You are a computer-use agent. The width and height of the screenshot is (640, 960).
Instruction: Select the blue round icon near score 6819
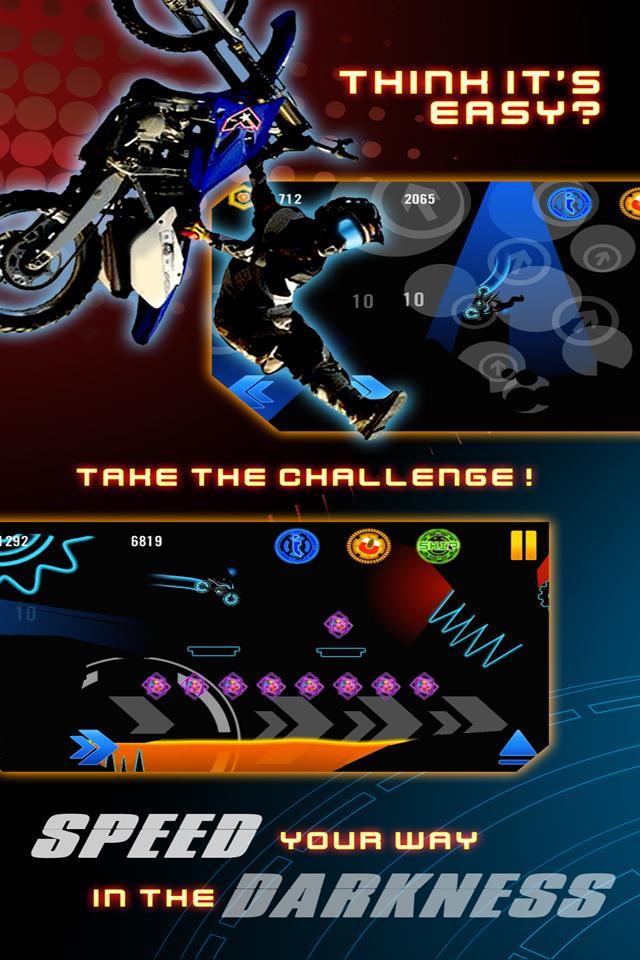click(x=297, y=546)
